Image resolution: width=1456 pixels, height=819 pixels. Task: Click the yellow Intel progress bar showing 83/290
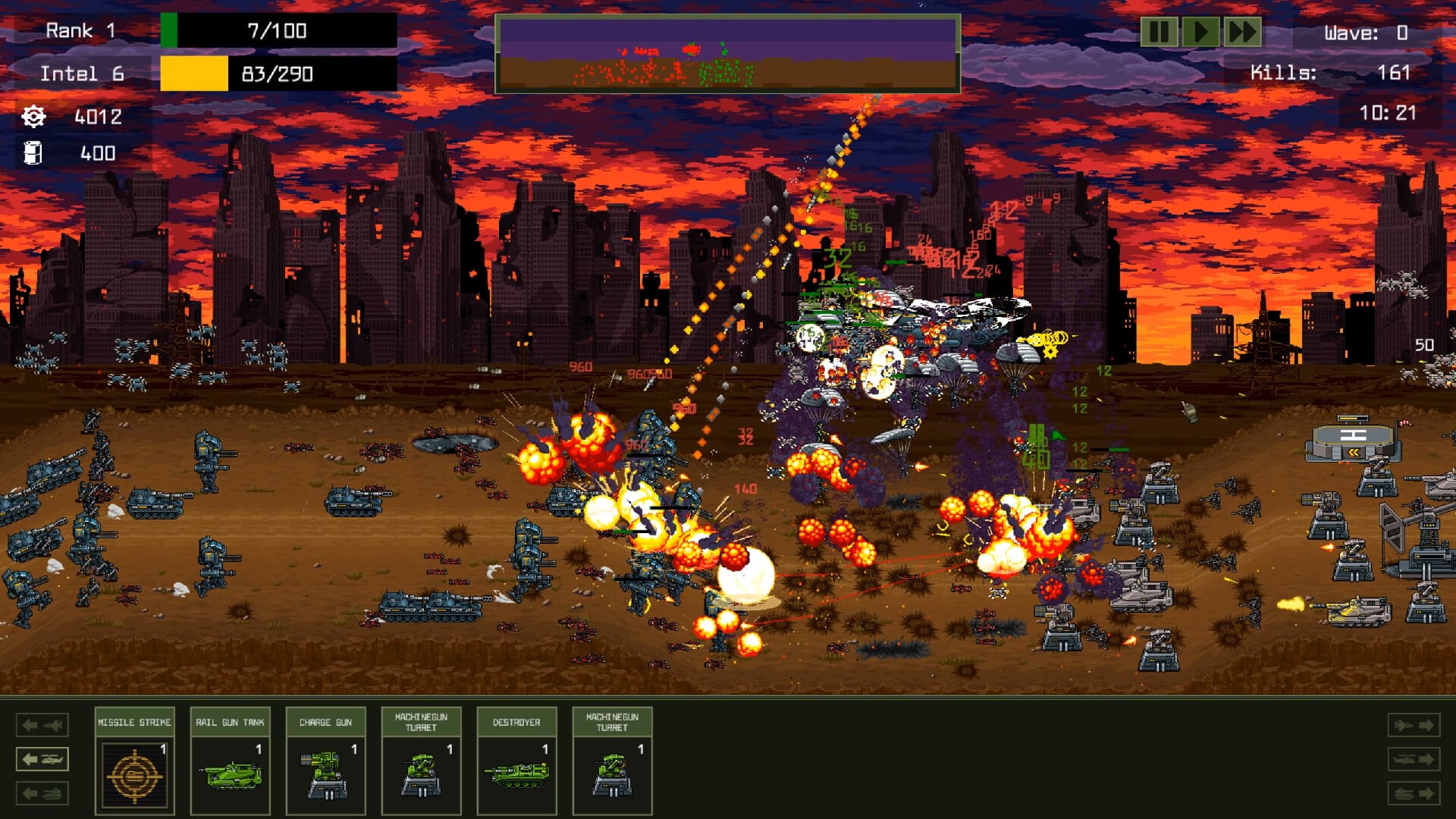coord(277,74)
